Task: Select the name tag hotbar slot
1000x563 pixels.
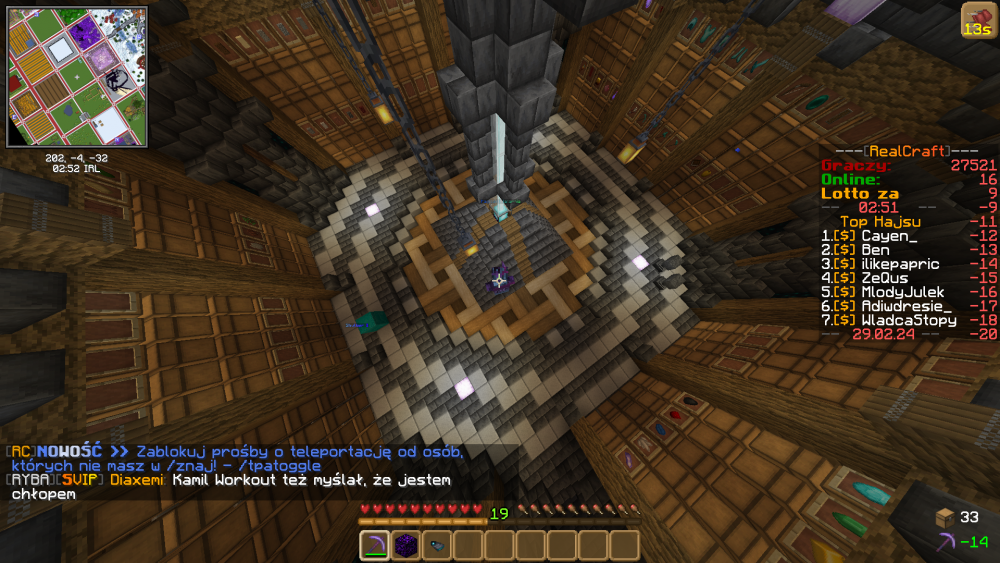Action: click(x=437, y=545)
